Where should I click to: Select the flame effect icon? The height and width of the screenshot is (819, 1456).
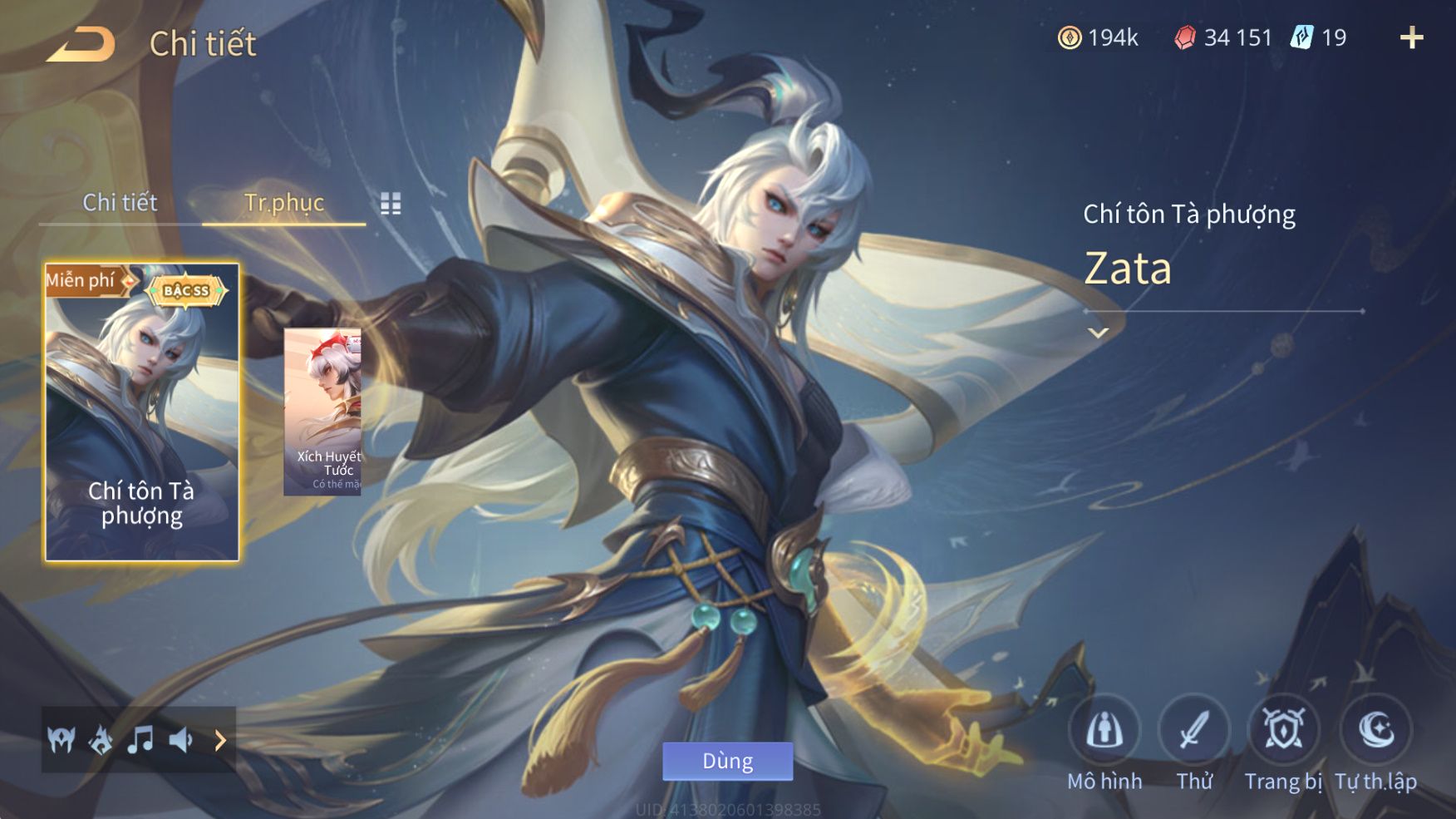click(101, 739)
